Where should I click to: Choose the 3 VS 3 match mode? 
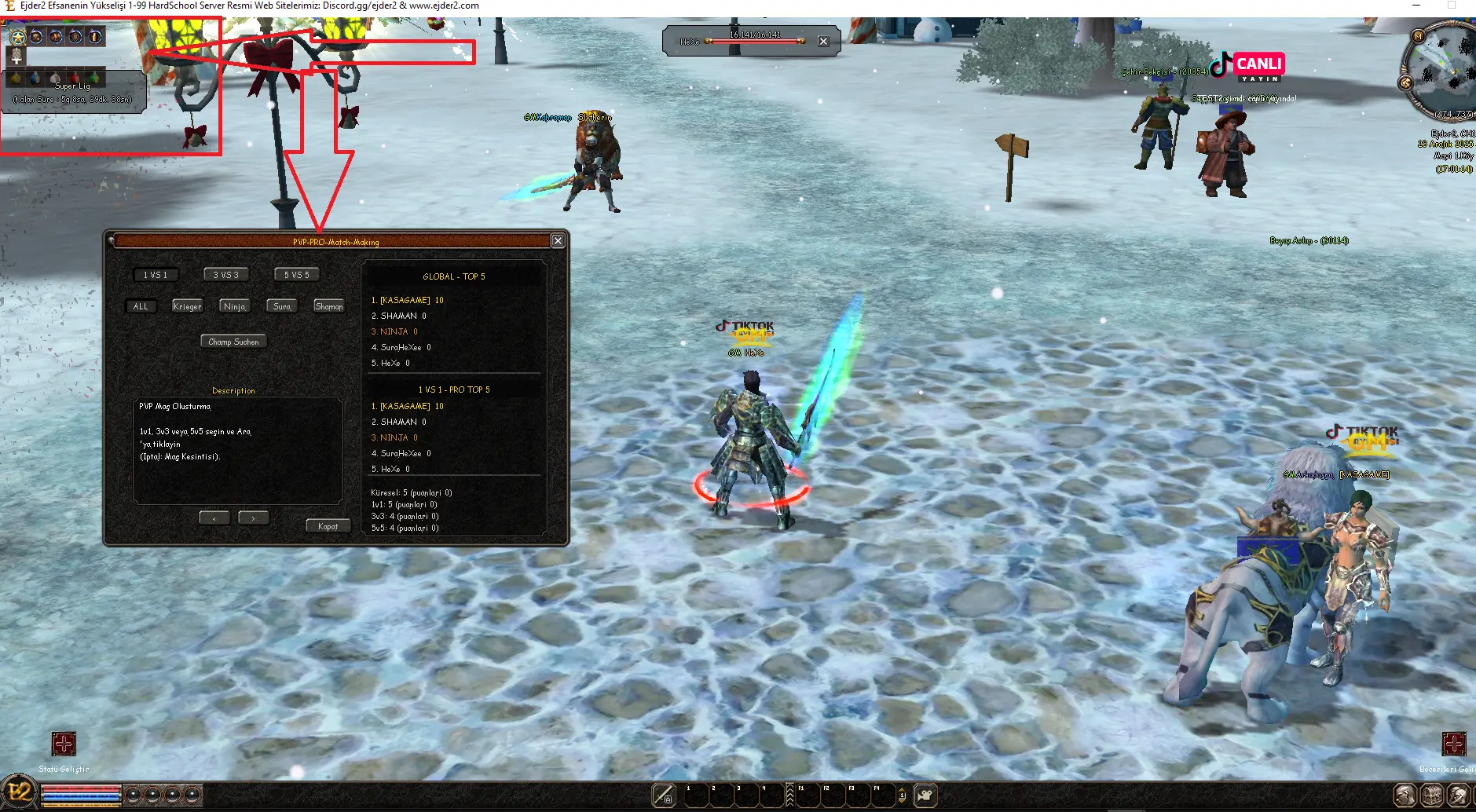226,275
